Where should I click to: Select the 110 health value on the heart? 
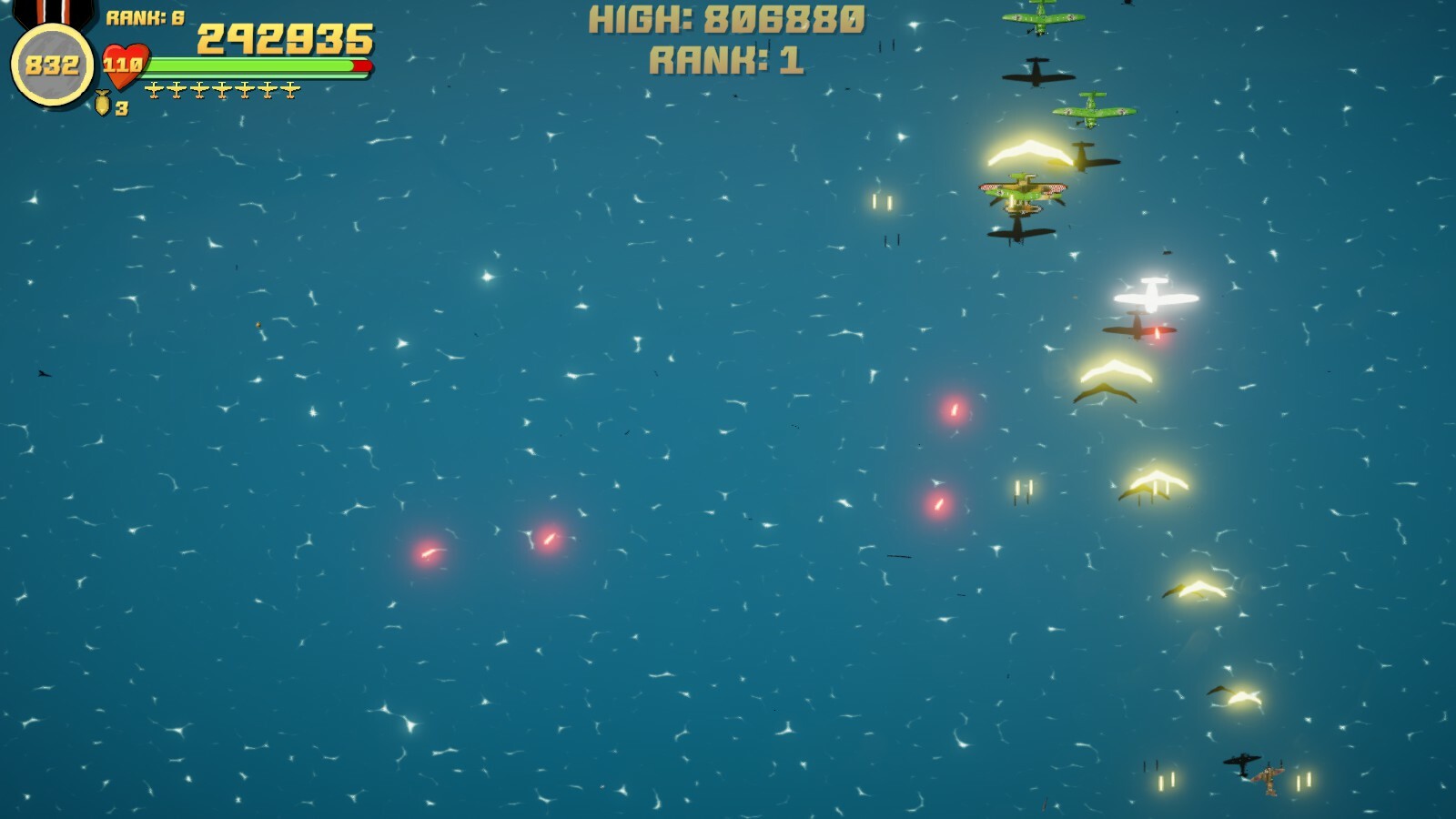click(x=123, y=66)
